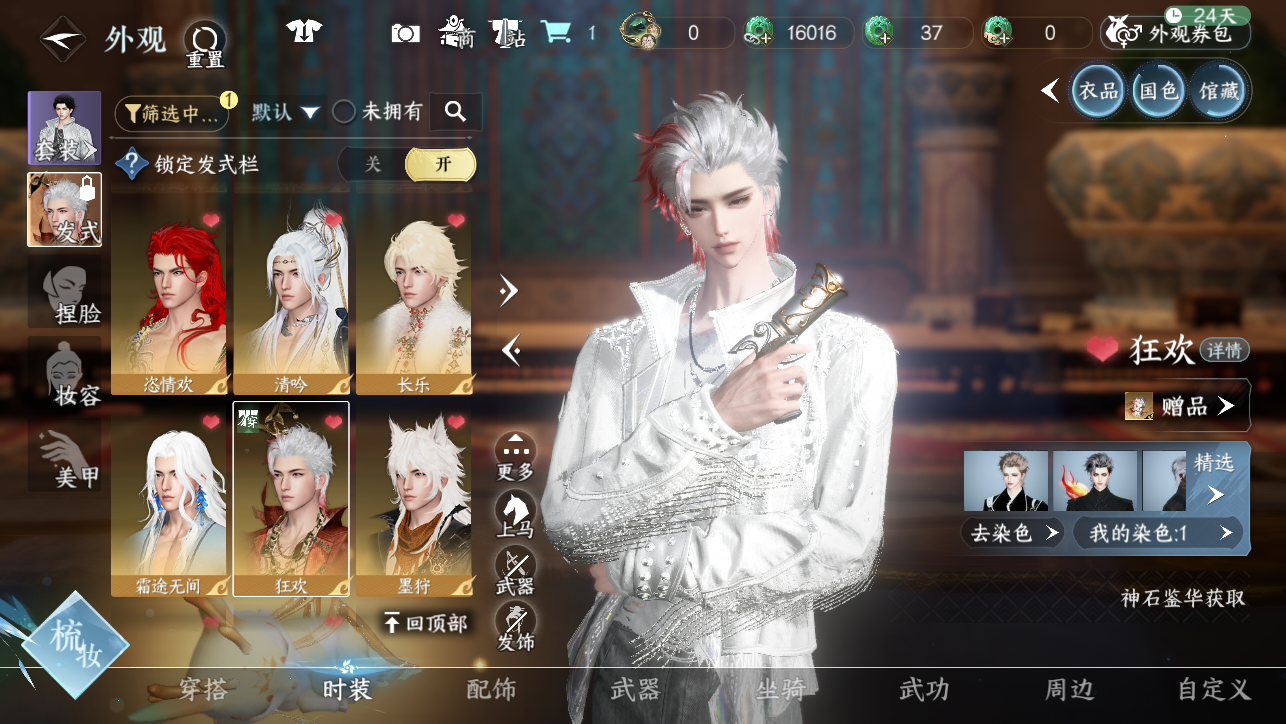
Task: Open the 美甲 nail category
Action: [65, 459]
